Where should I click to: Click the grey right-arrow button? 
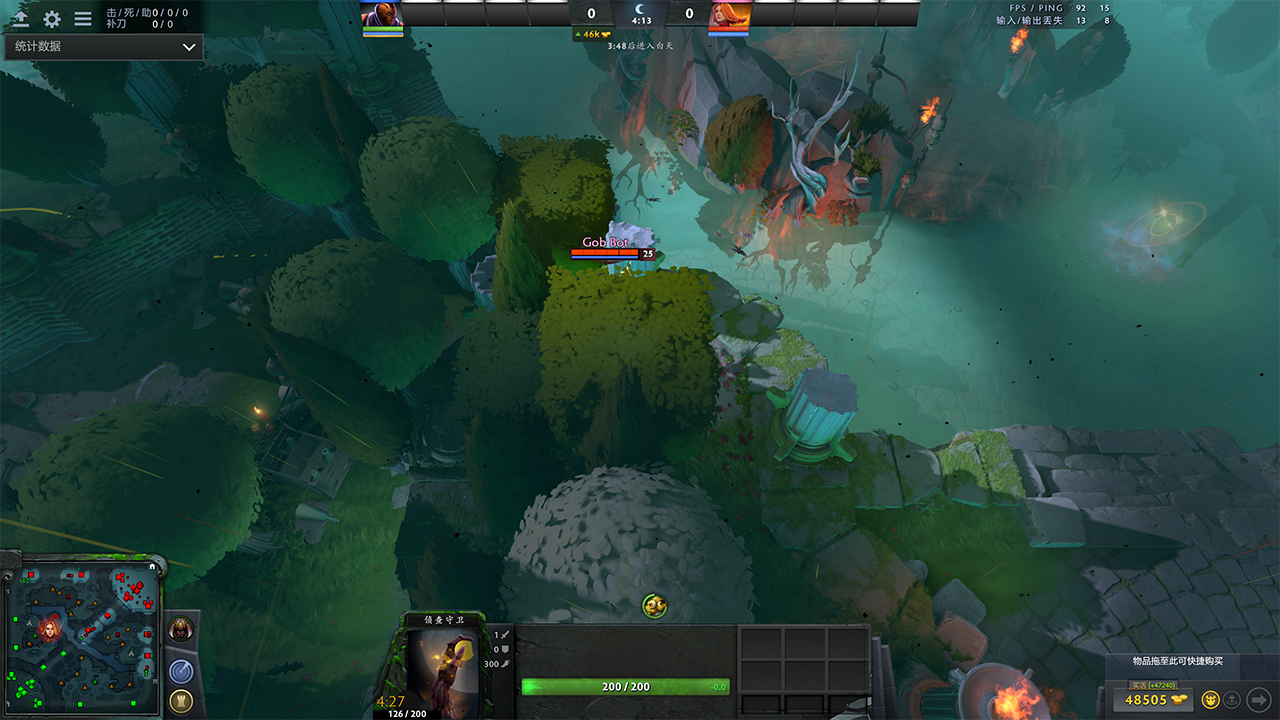1258,700
